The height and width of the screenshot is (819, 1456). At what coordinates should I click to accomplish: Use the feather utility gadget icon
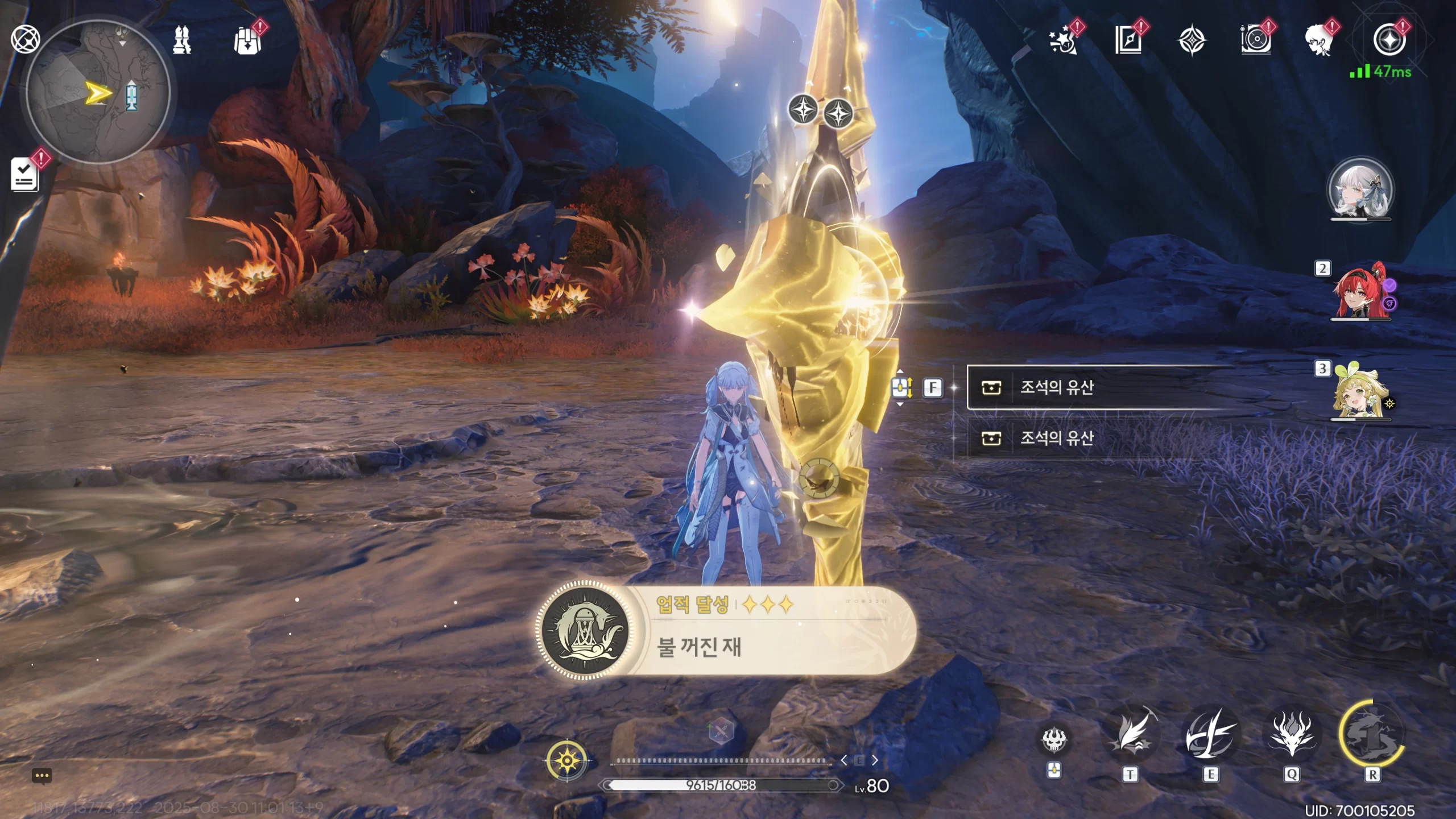[1130, 738]
